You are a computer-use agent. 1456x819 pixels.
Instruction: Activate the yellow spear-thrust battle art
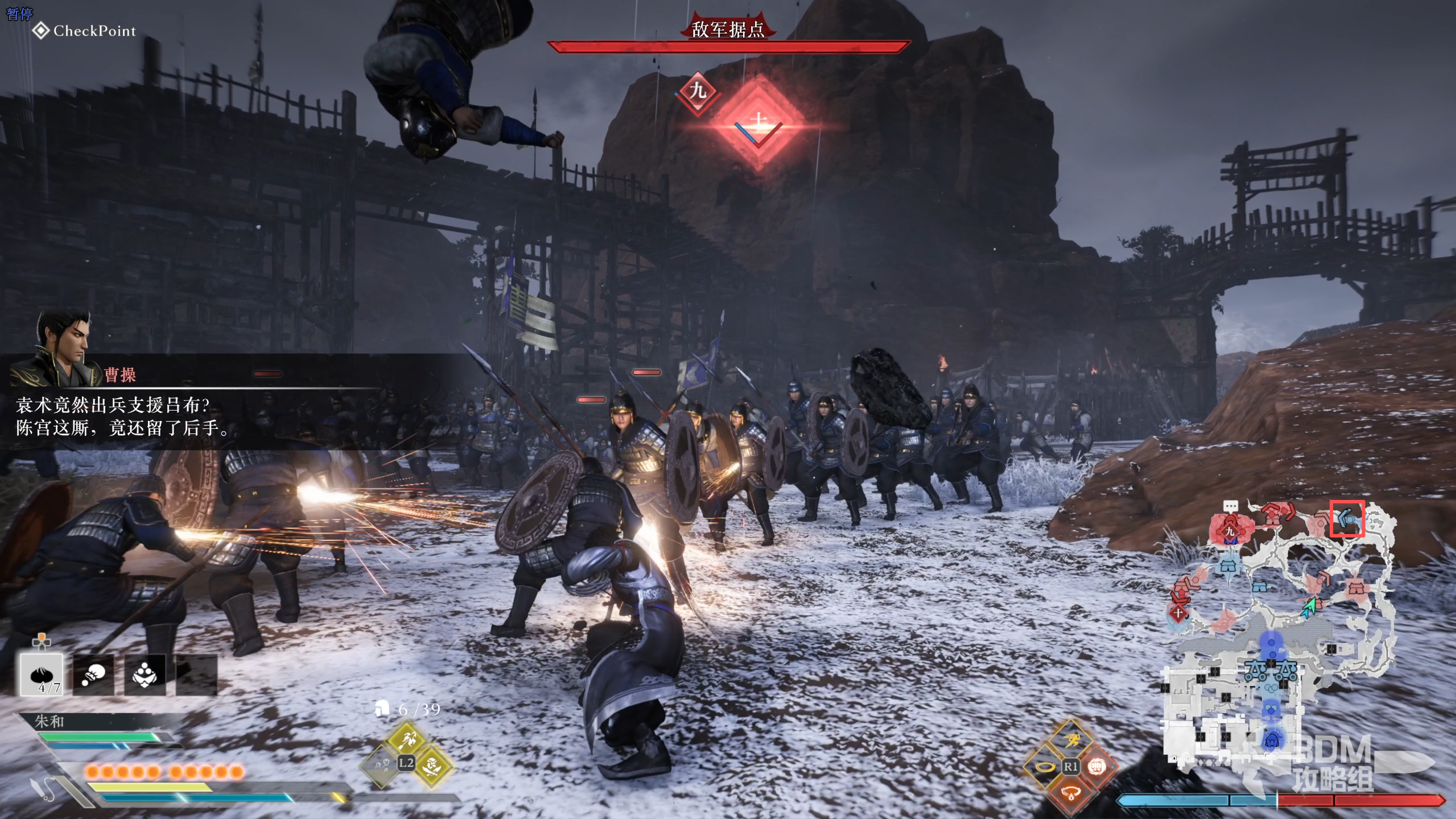click(x=406, y=739)
